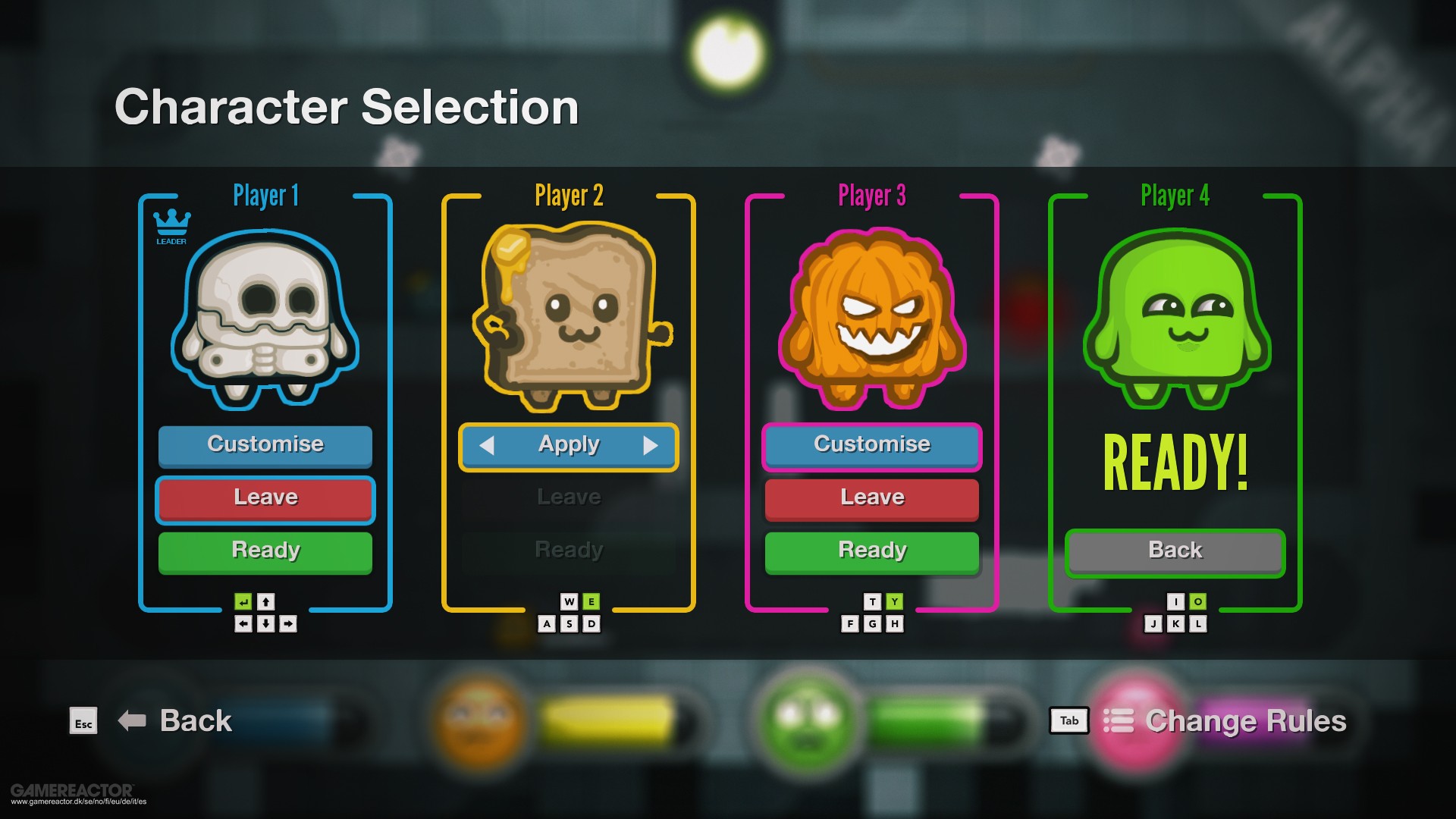Click Player 4's green slime portrait

point(1176,318)
